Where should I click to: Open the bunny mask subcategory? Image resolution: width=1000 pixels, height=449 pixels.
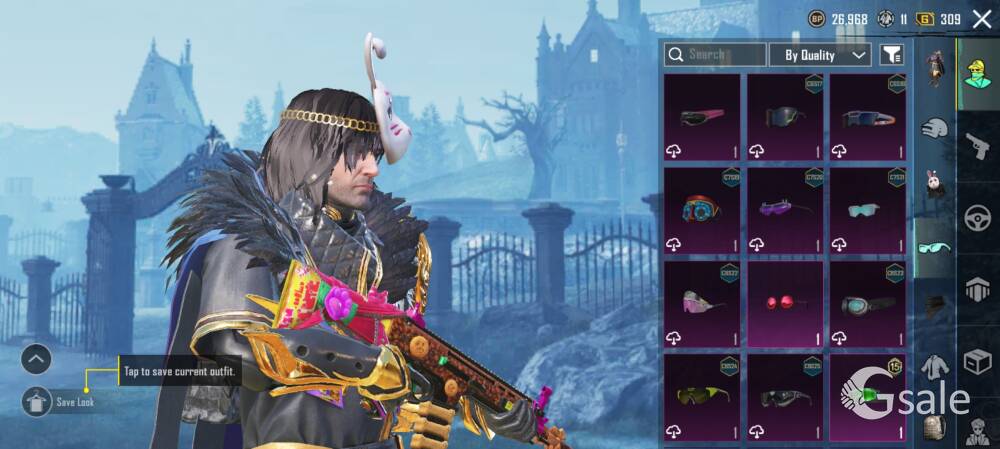coord(934,187)
